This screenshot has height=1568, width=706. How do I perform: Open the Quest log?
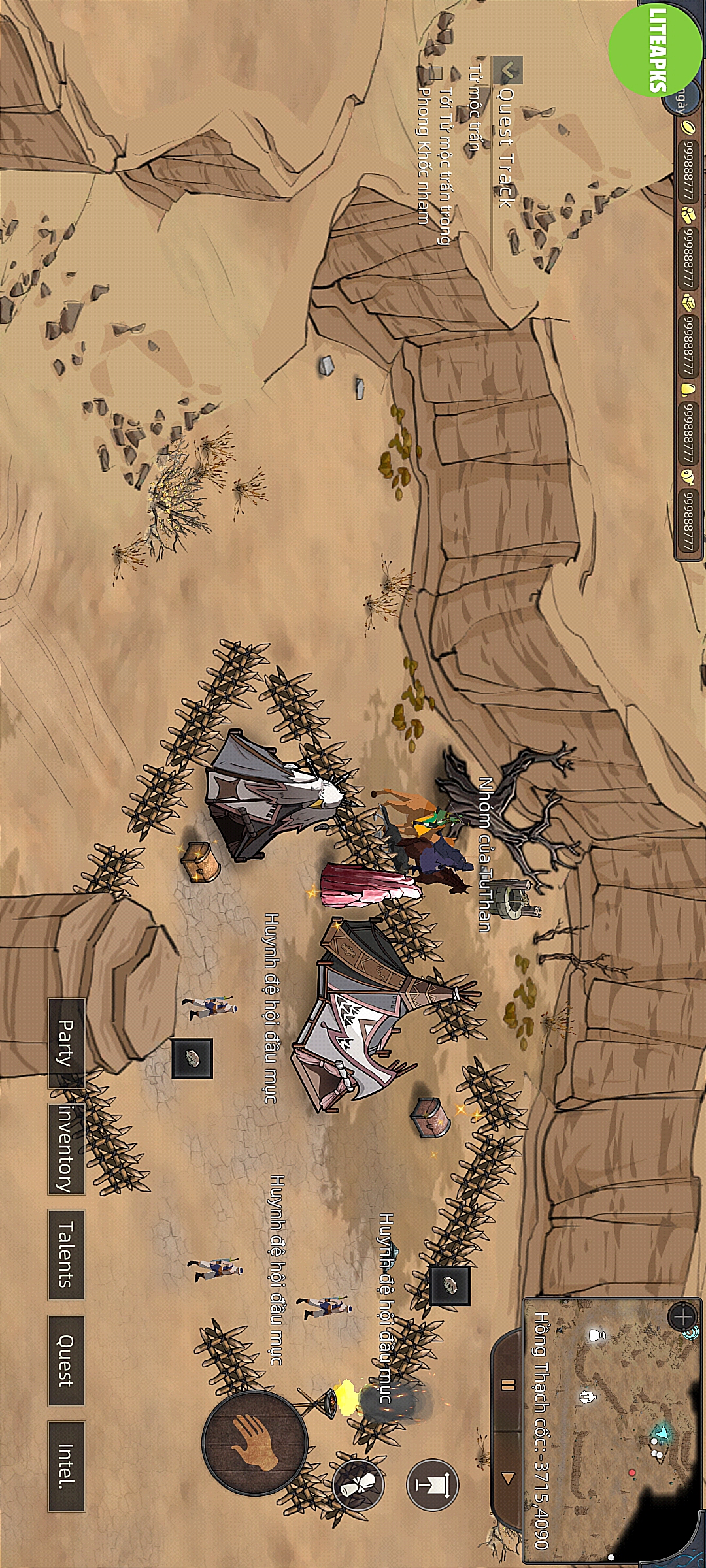[67, 1360]
